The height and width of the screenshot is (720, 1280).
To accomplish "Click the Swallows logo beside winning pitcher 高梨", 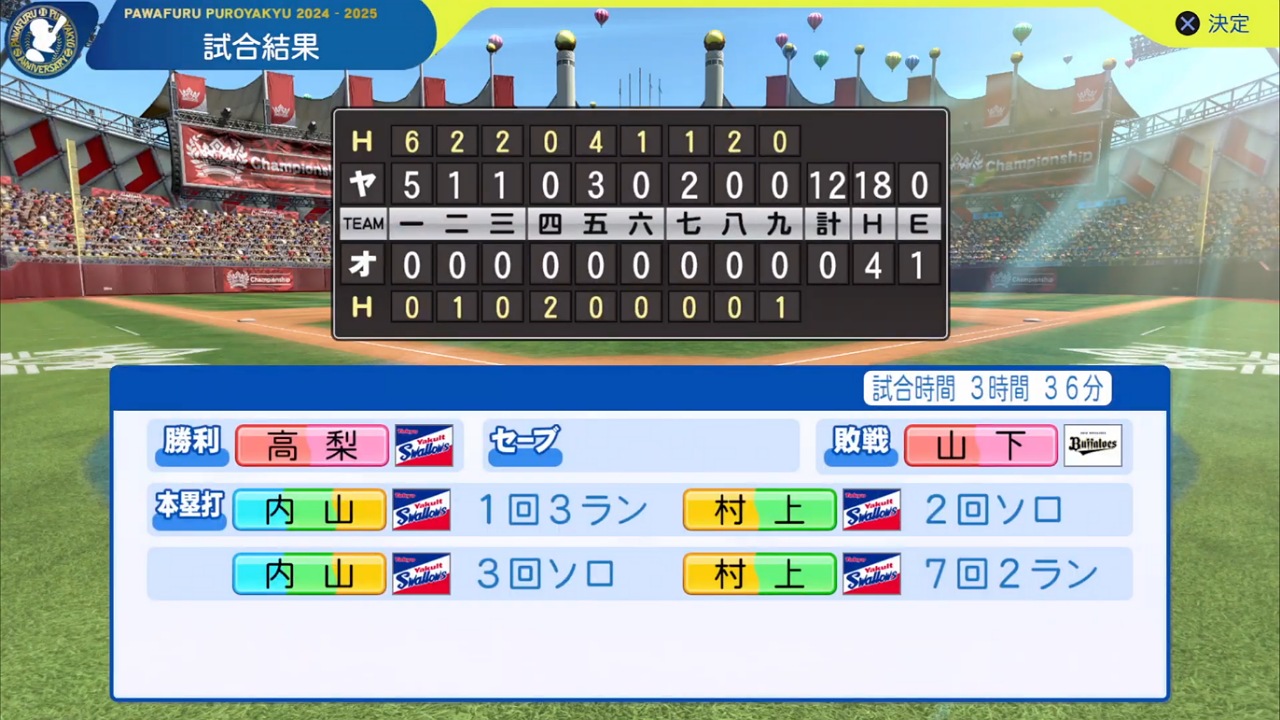I will coord(425,445).
